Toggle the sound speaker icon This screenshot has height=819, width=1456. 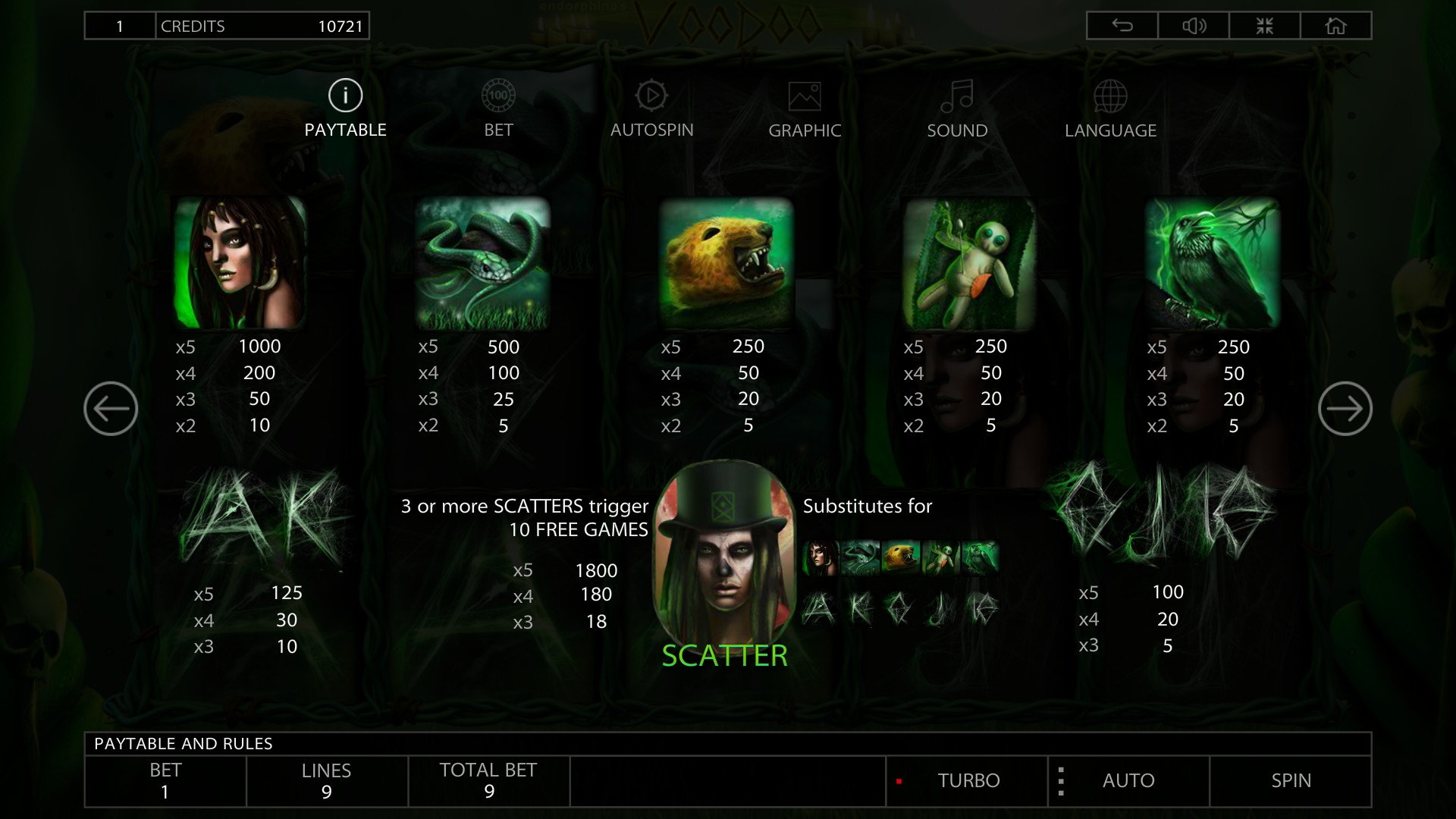1194,26
